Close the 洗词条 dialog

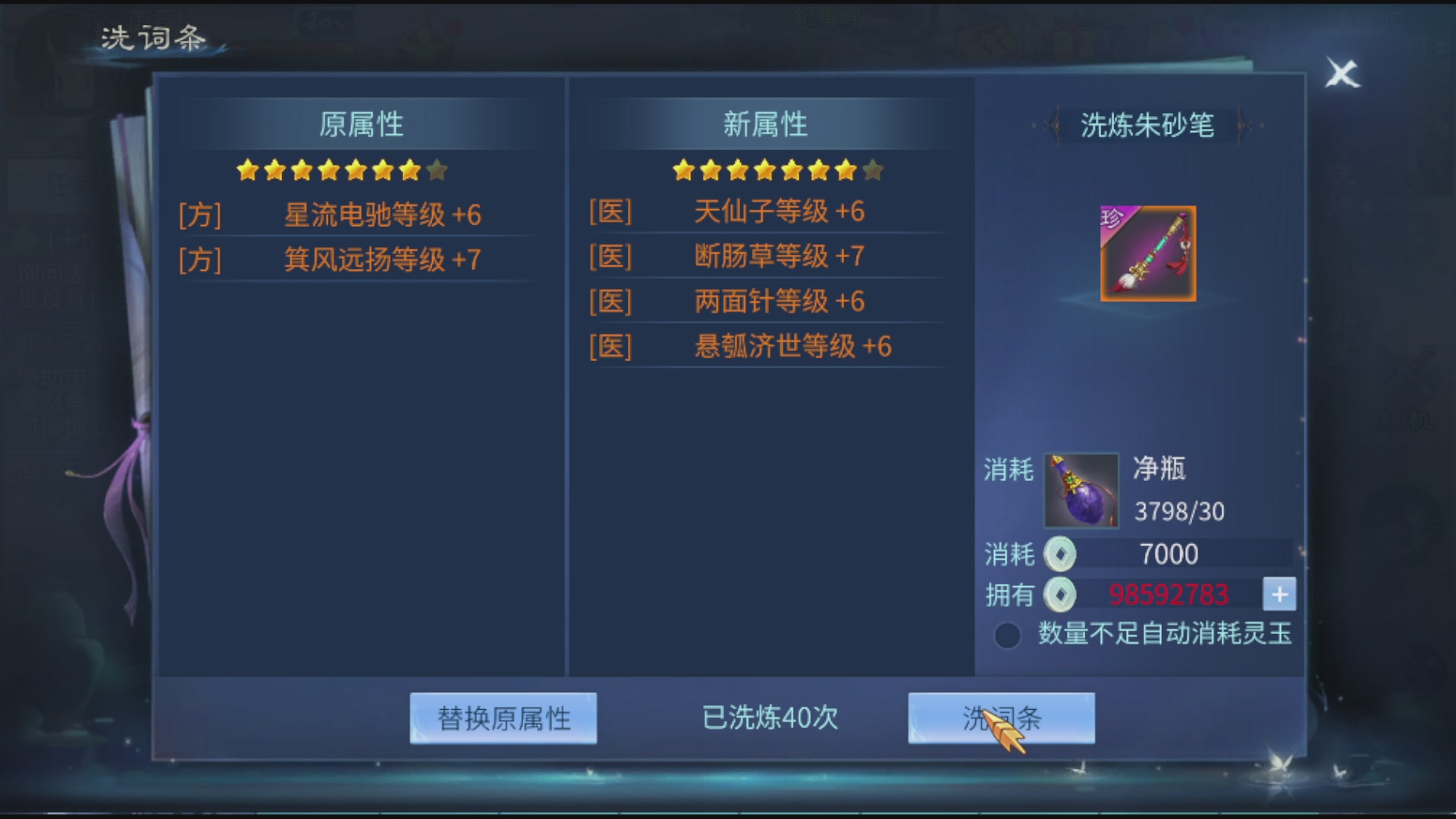(x=1342, y=74)
